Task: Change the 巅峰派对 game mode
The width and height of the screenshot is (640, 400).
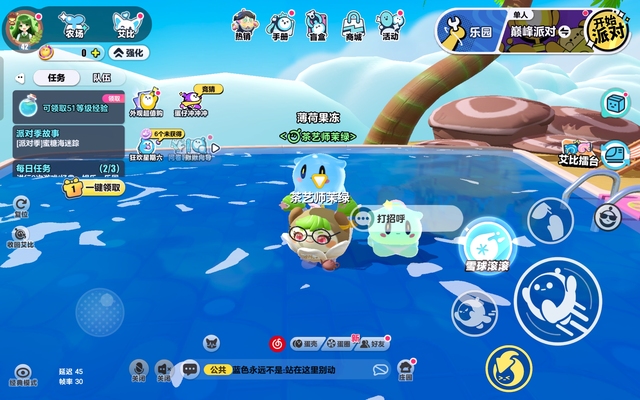Action: tap(540, 31)
